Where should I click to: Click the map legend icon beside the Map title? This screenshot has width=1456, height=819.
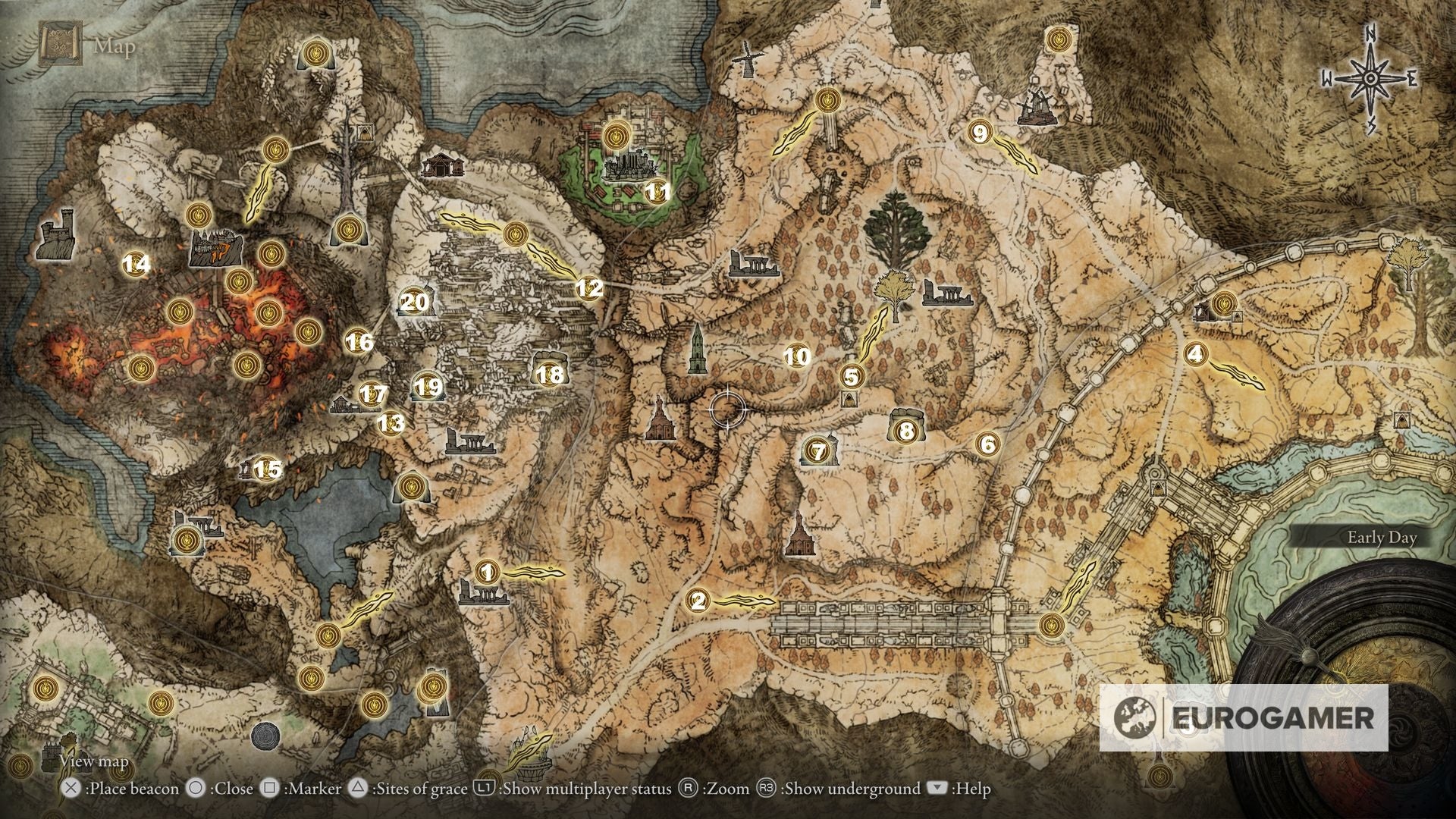(x=61, y=44)
